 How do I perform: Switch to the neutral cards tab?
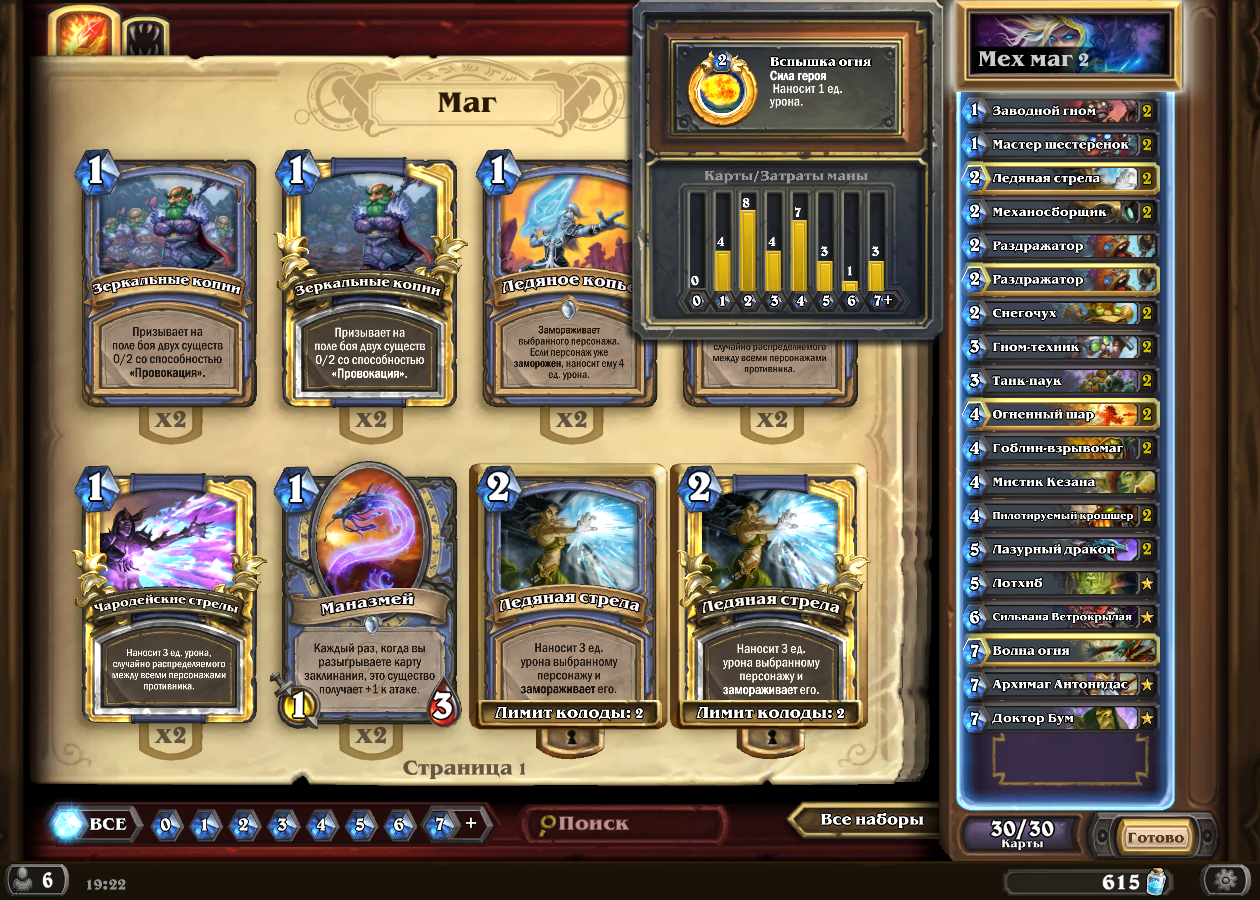point(143,37)
